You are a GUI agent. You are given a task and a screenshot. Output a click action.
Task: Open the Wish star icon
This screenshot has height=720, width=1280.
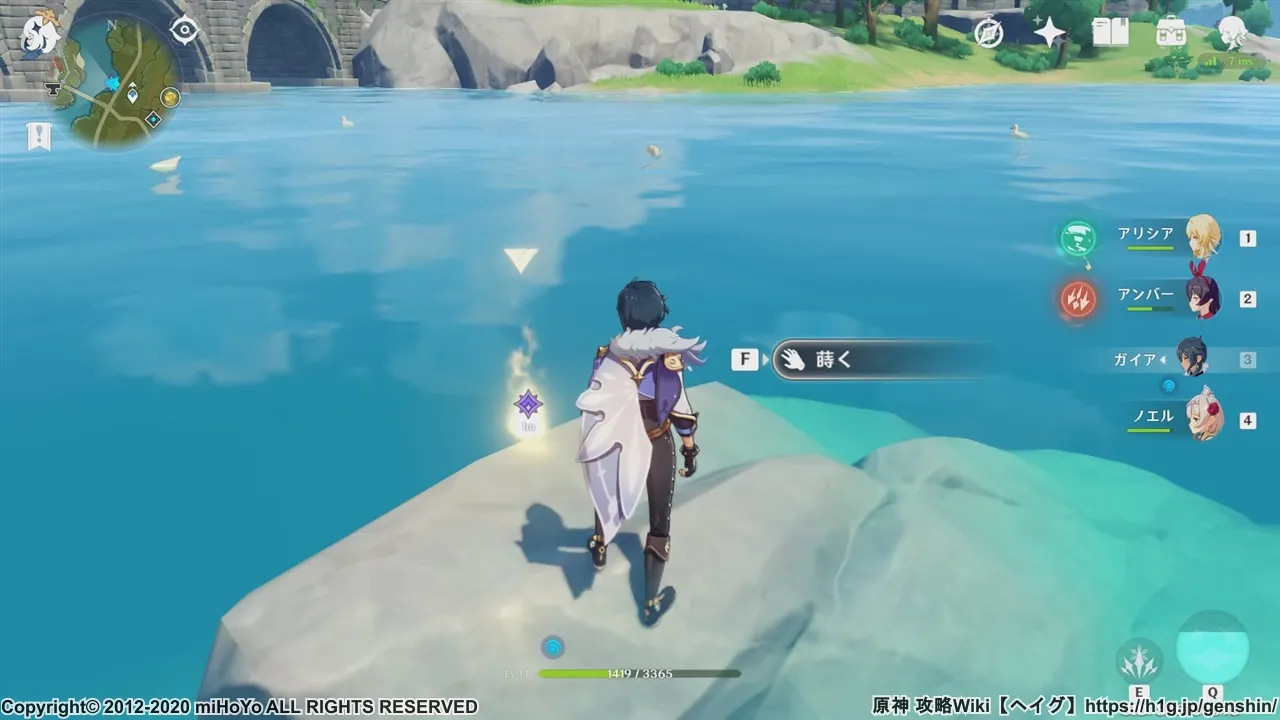point(1049,33)
